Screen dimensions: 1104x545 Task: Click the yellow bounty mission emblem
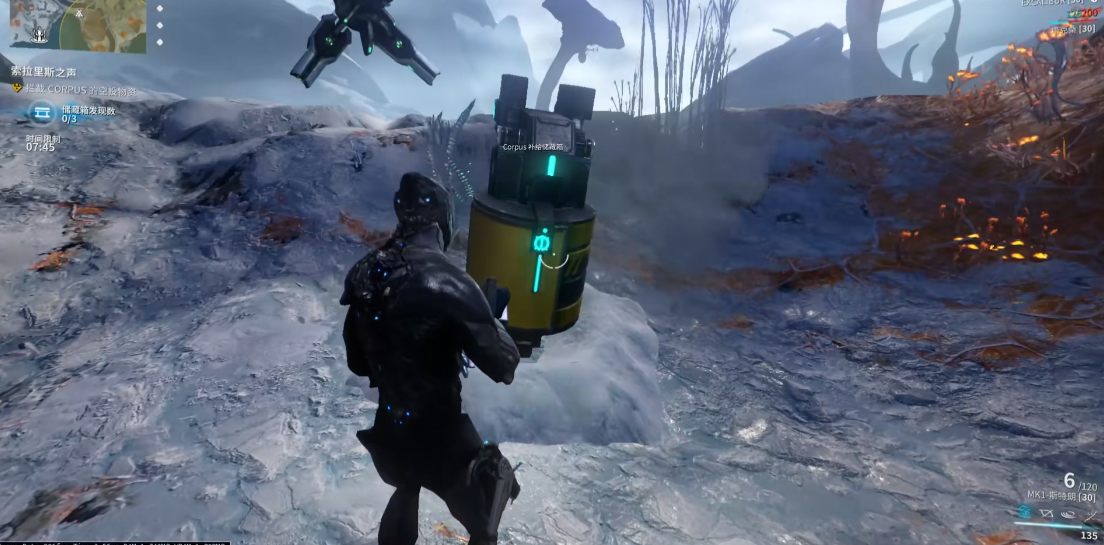[x=17, y=88]
